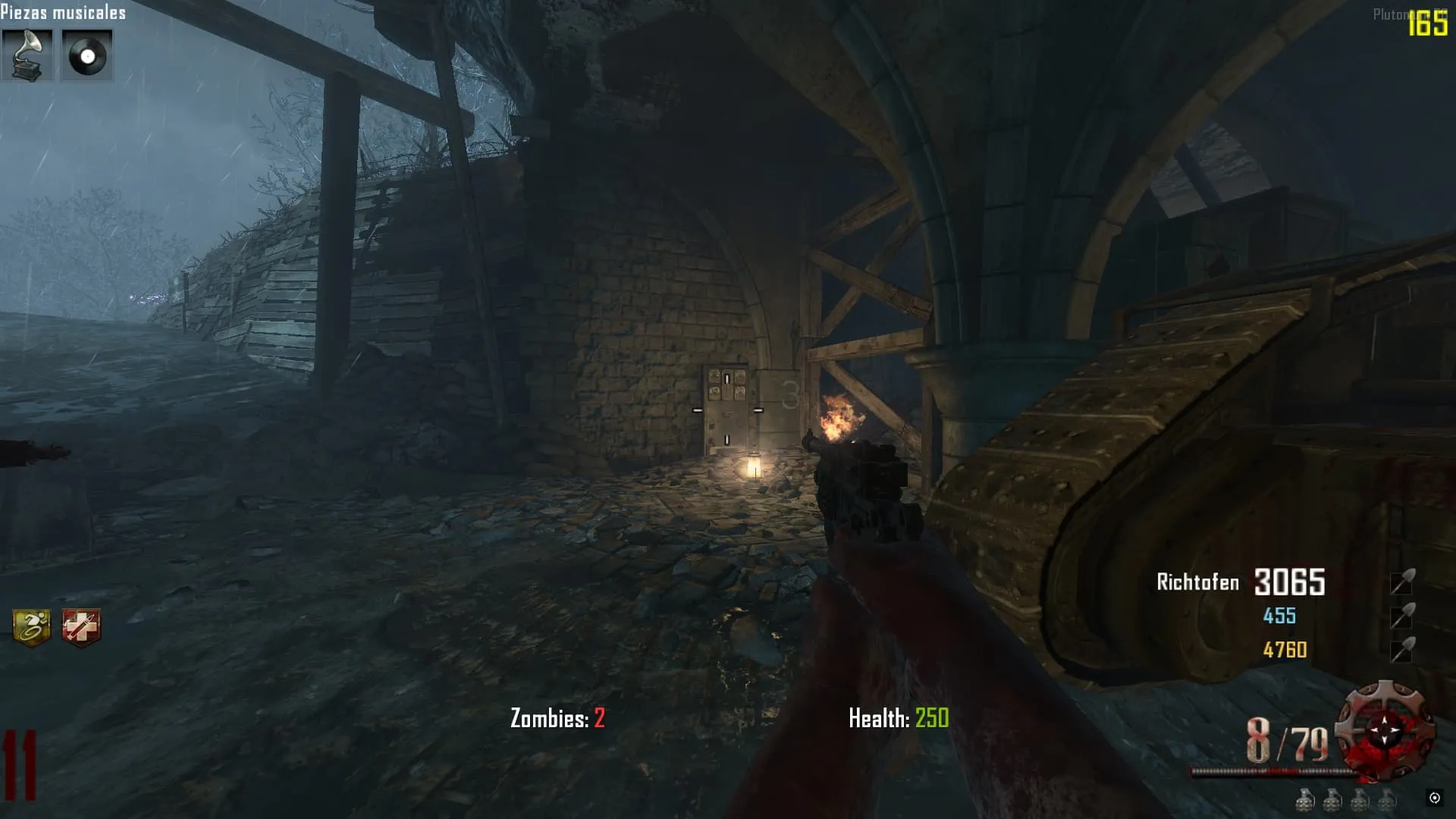Click the shovel next to the 455 score

pyautogui.click(x=1402, y=616)
